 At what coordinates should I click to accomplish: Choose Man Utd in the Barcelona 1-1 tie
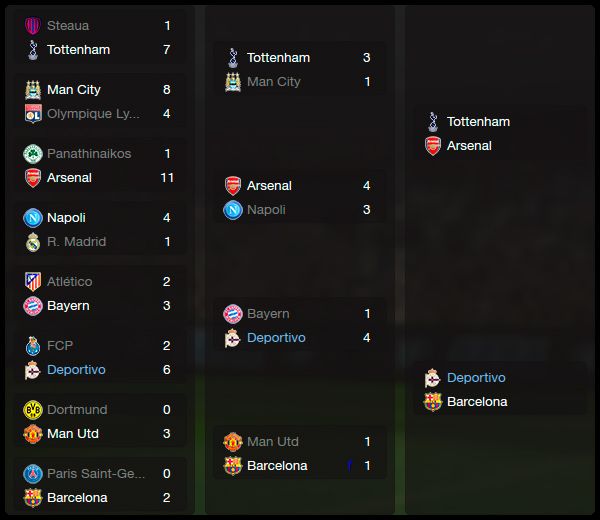click(x=273, y=442)
